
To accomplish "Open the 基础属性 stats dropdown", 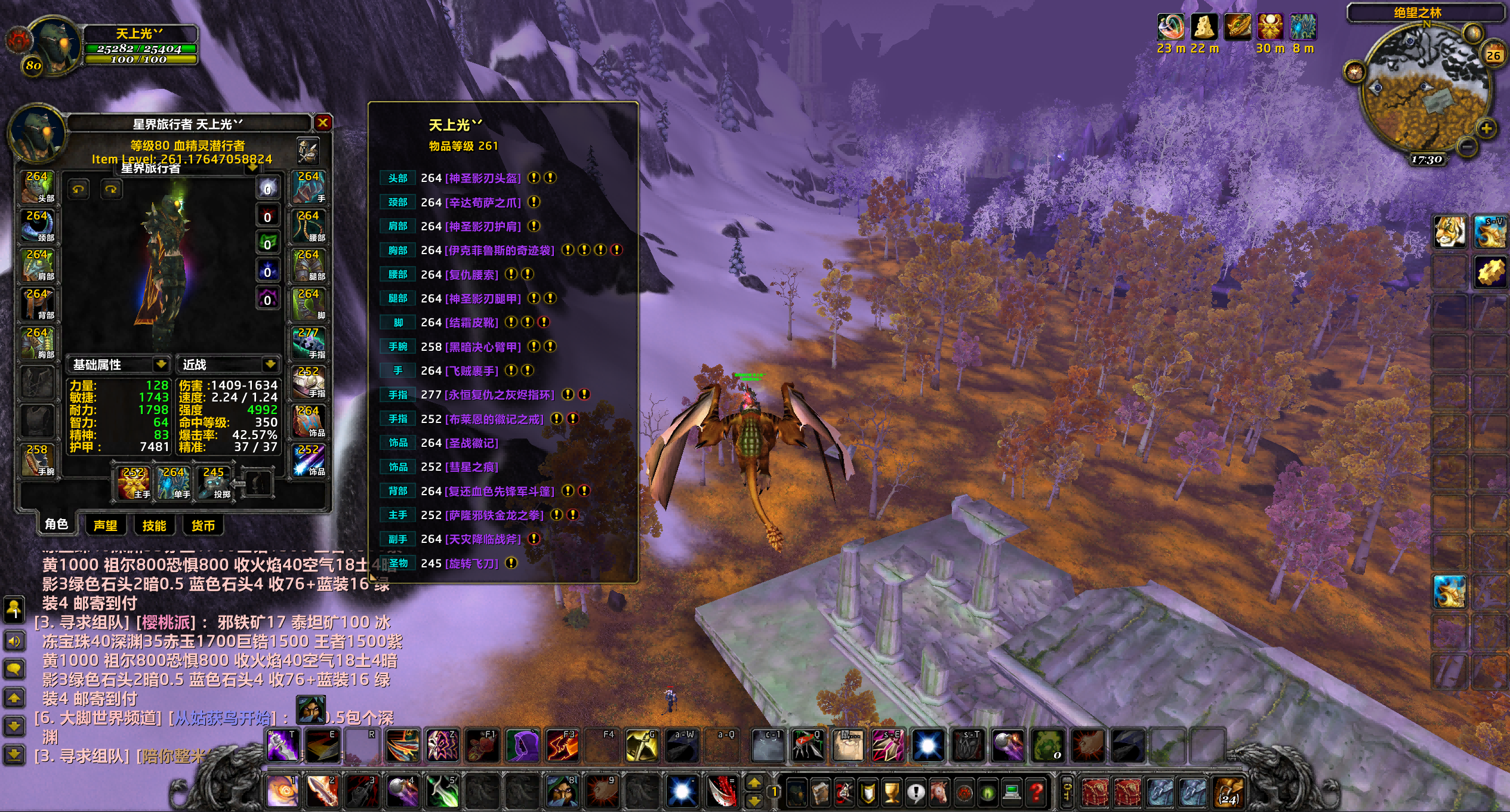I will [x=161, y=364].
